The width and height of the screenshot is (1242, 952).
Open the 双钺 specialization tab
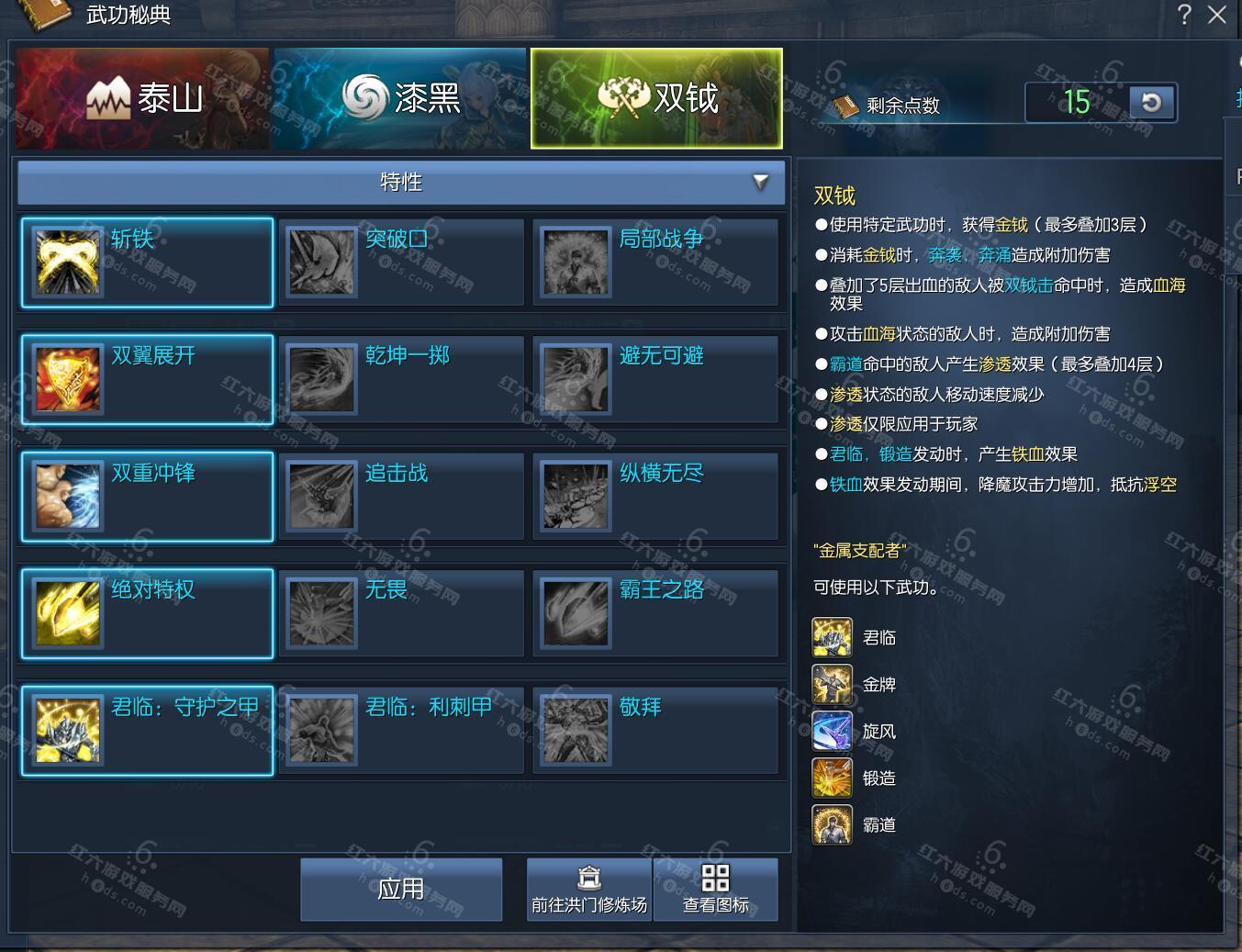(656, 98)
